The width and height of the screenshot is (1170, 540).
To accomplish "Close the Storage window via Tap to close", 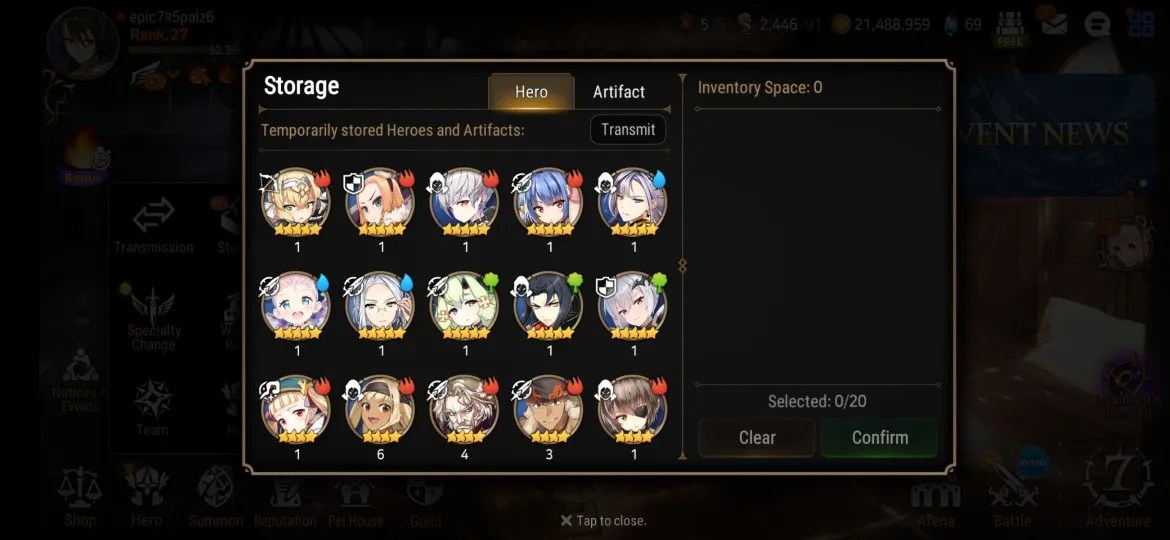I will 603,521.
